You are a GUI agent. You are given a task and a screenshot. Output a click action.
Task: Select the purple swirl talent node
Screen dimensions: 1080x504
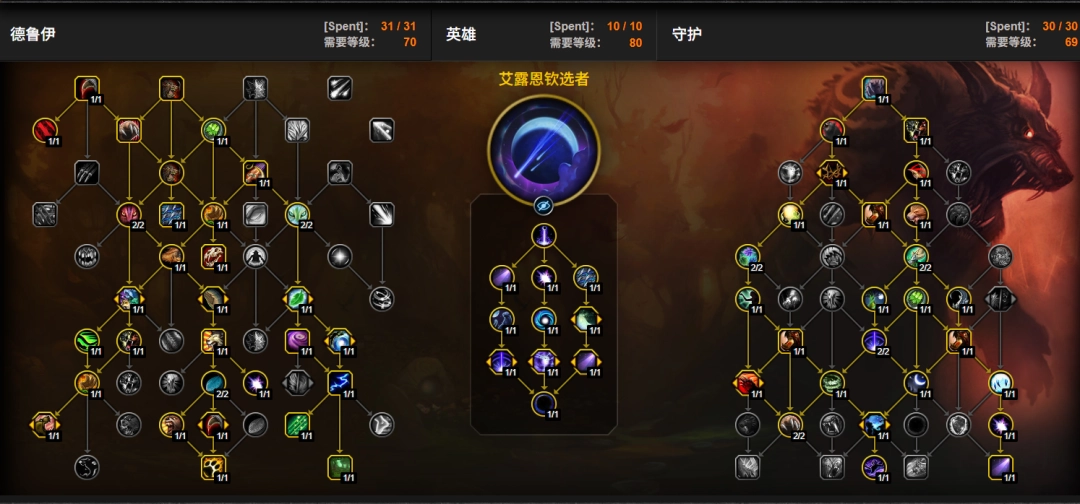[x=298, y=340]
